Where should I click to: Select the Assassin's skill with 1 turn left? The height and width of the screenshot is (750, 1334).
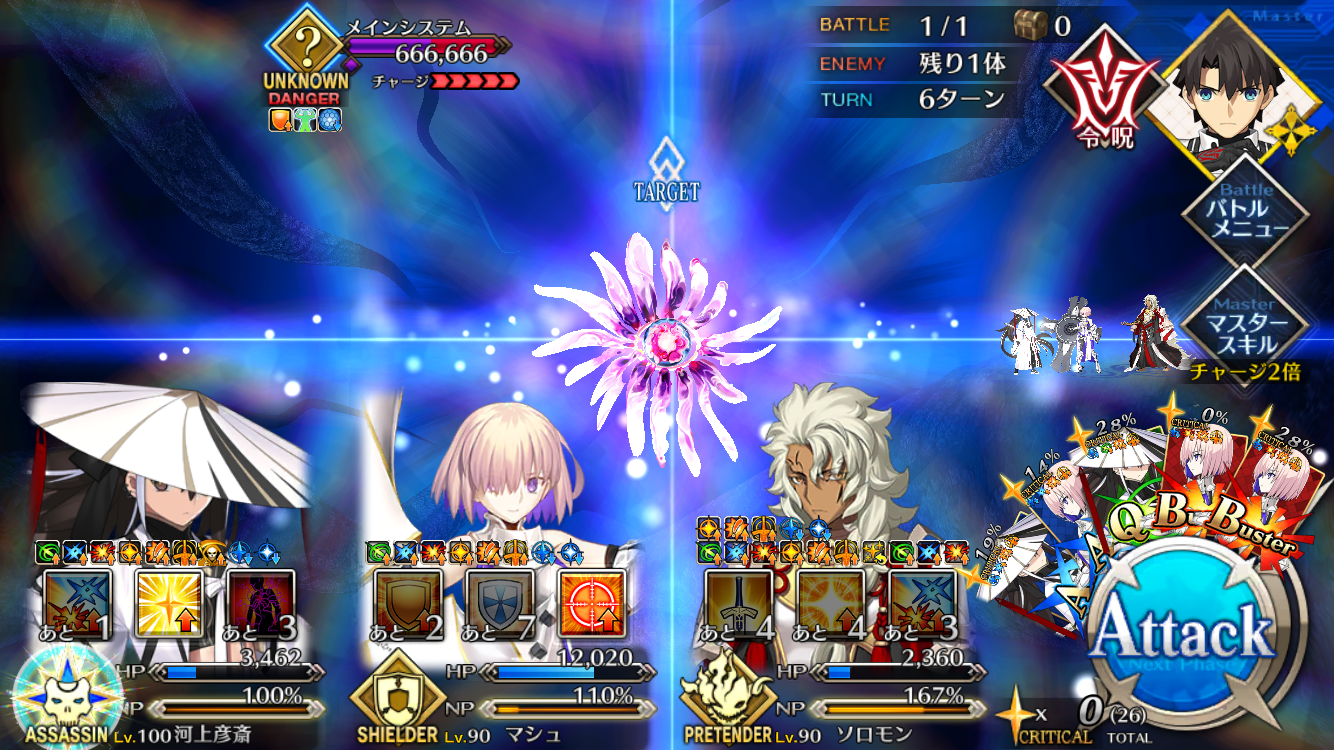(77, 603)
